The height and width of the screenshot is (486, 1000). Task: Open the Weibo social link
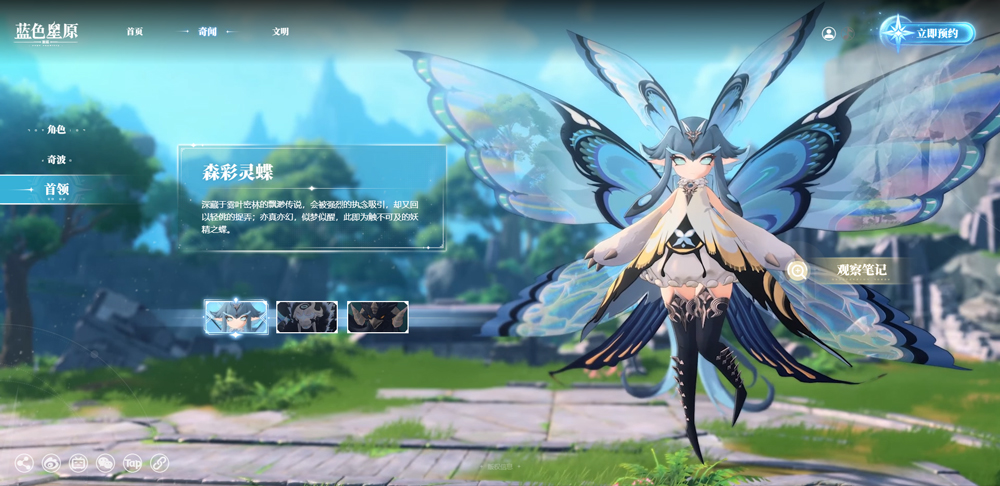51,463
